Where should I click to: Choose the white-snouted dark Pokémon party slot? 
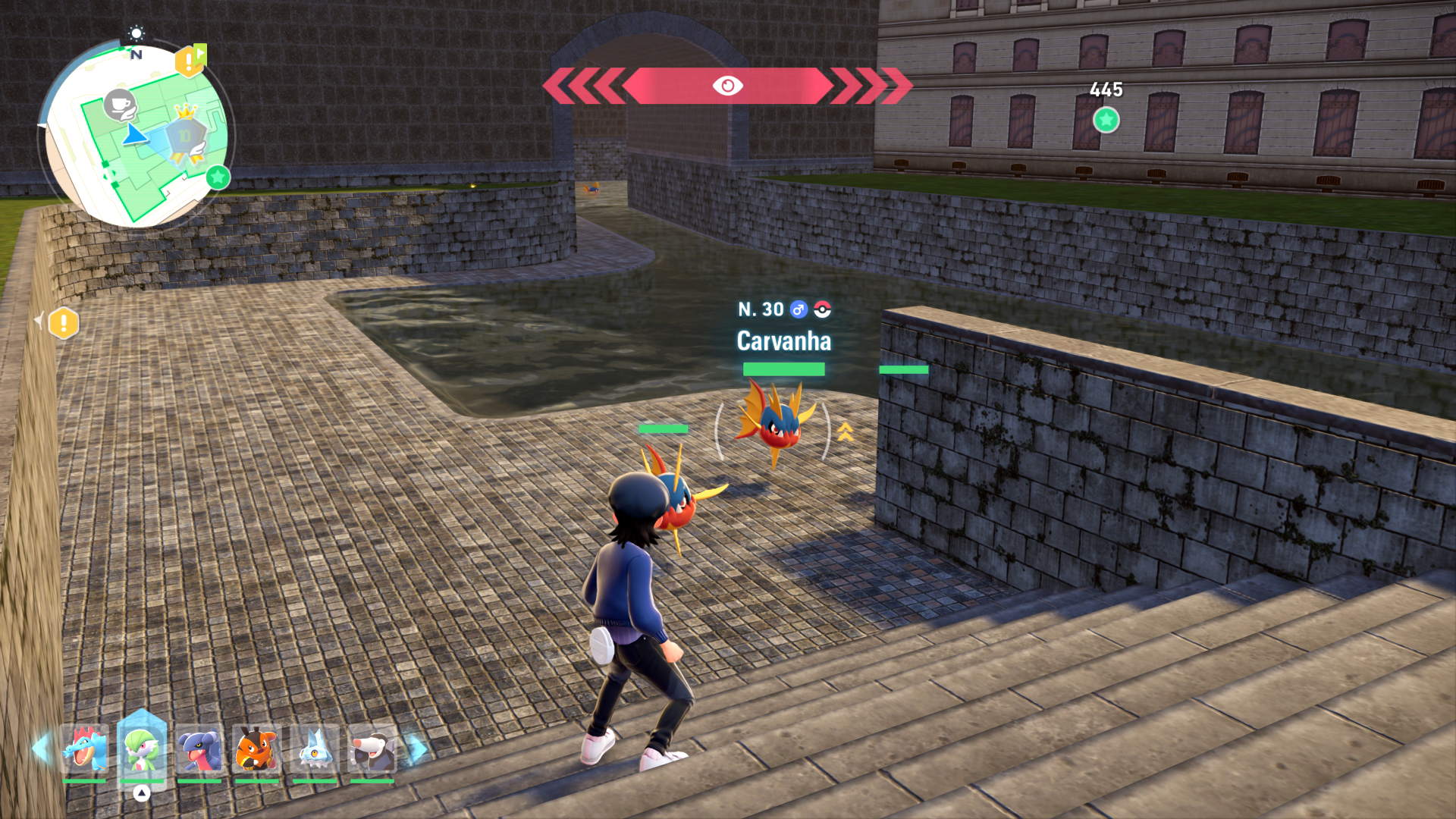(372, 749)
